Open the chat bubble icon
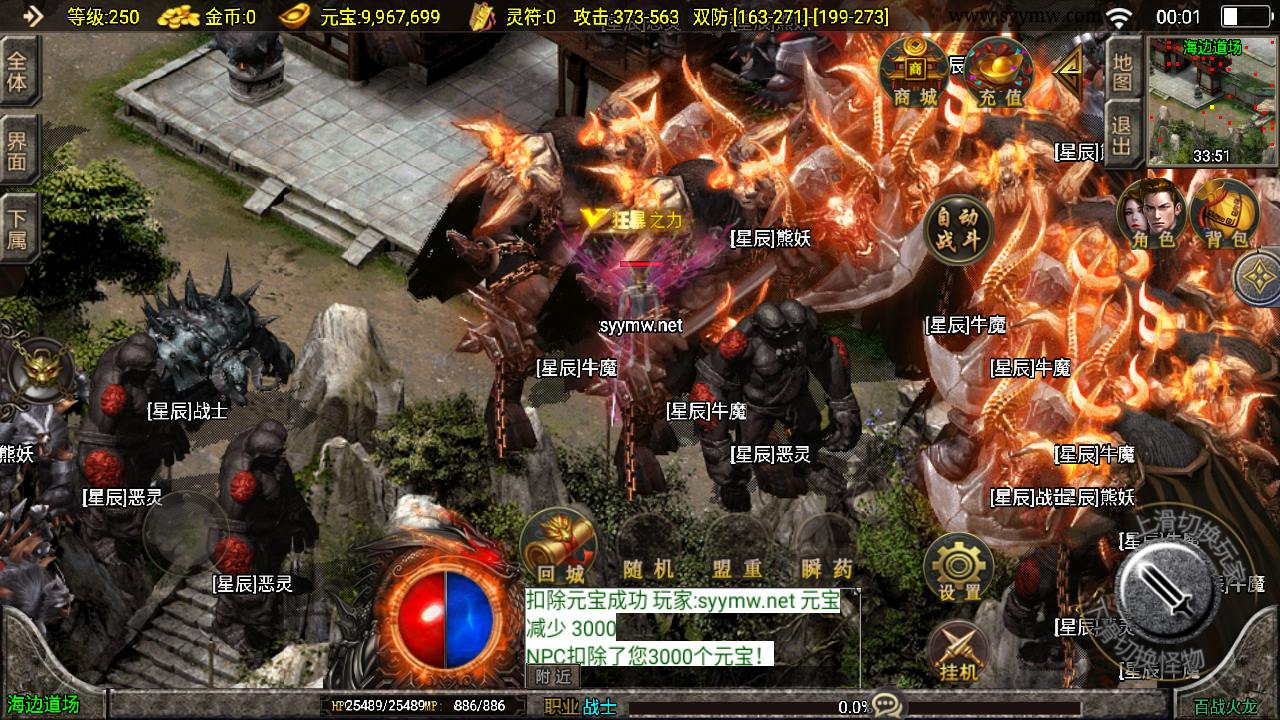The height and width of the screenshot is (720, 1280). [x=886, y=705]
